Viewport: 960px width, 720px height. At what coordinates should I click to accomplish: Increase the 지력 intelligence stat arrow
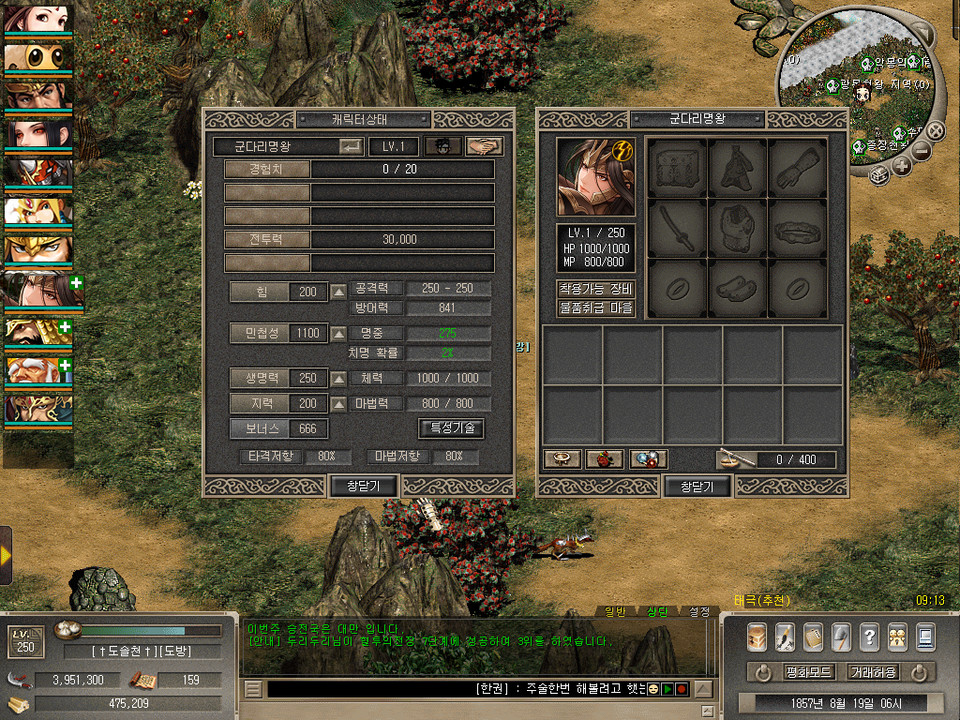339,404
